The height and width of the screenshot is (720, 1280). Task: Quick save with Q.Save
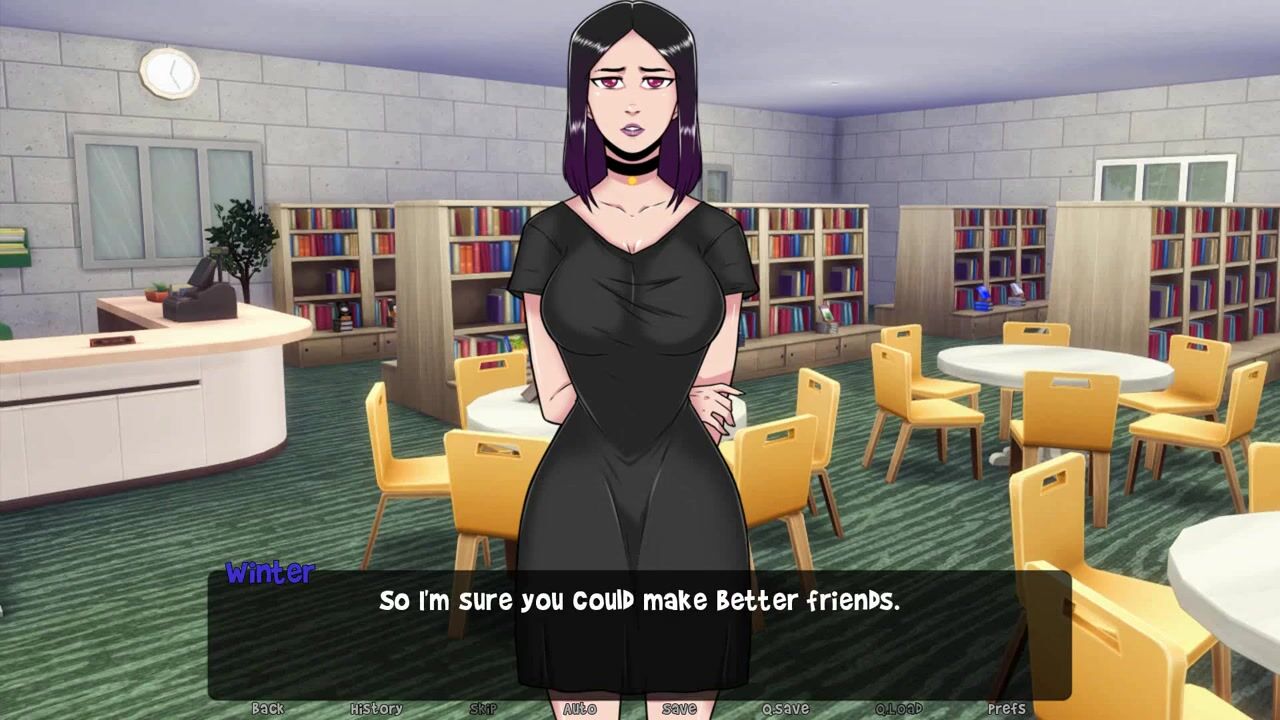click(785, 708)
